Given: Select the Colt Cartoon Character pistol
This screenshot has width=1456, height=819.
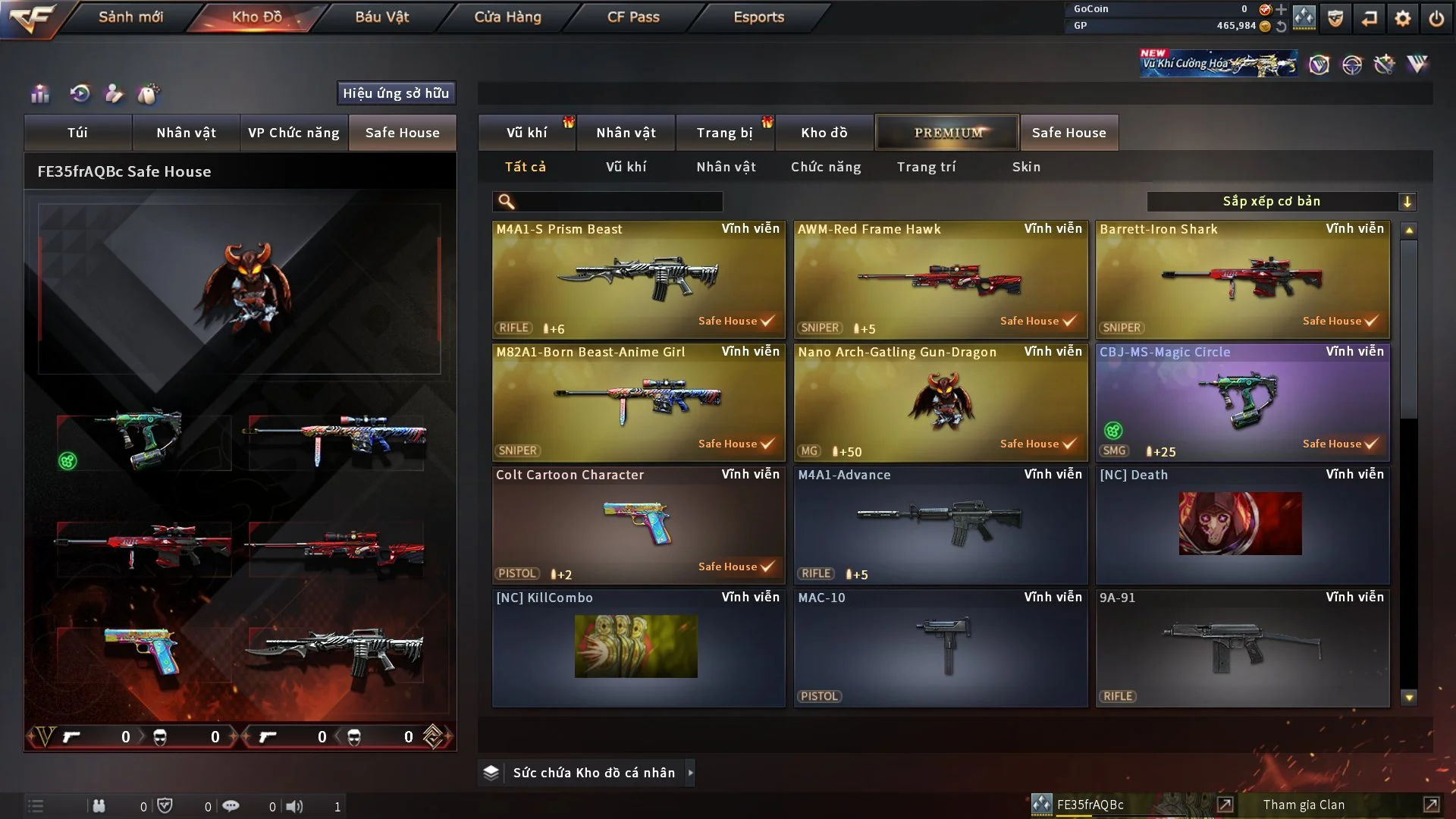Looking at the screenshot, I should [x=638, y=526].
